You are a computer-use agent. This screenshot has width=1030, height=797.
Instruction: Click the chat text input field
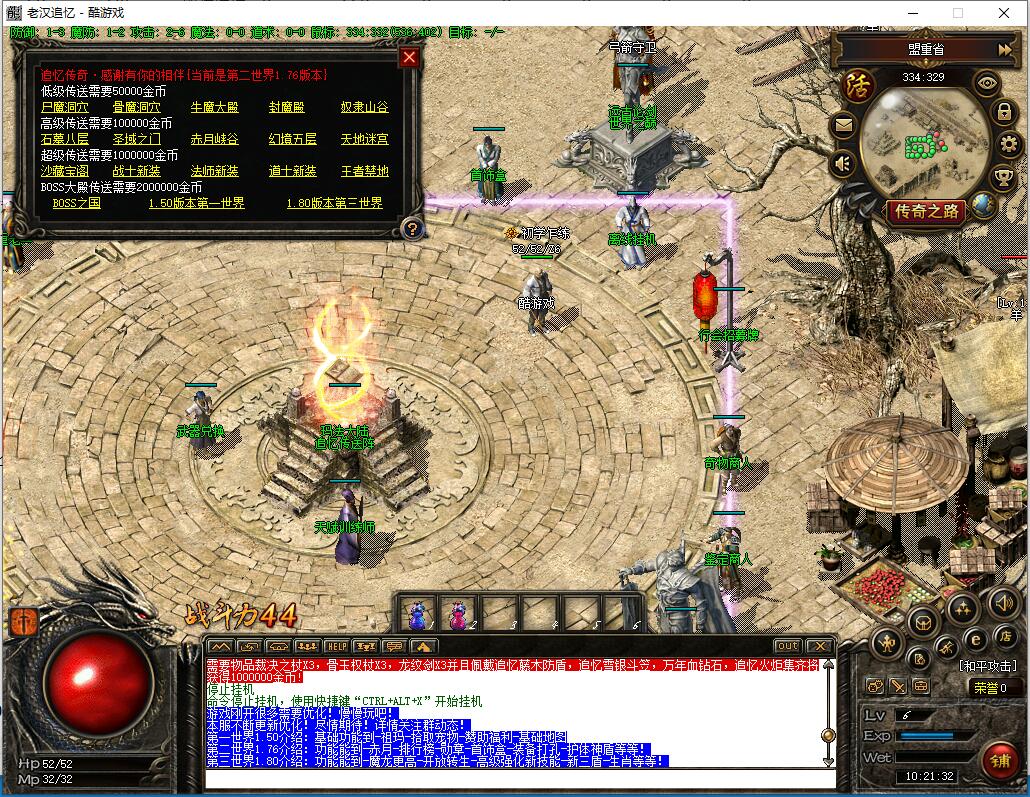[518, 778]
